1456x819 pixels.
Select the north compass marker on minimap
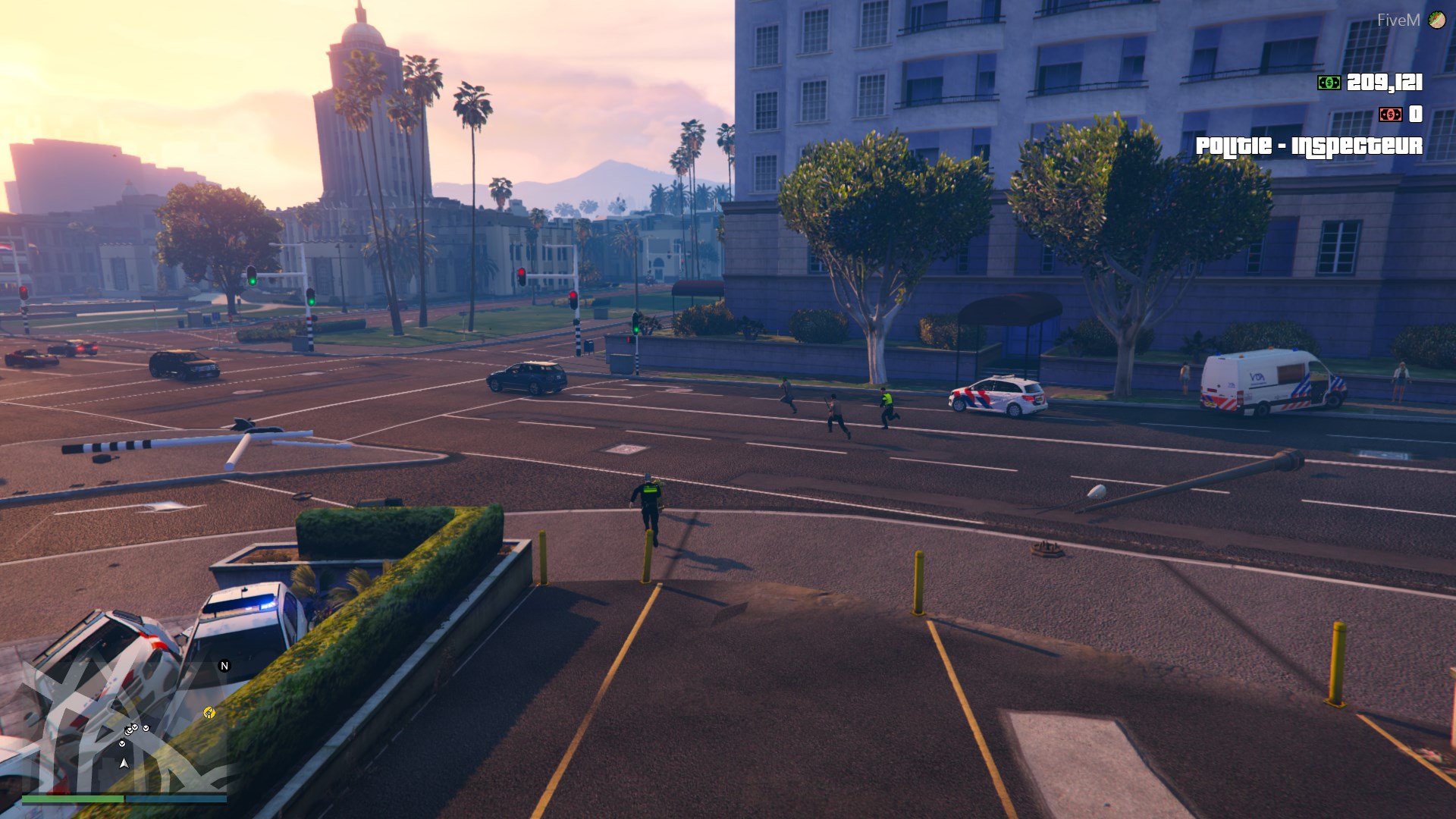(x=224, y=666)
